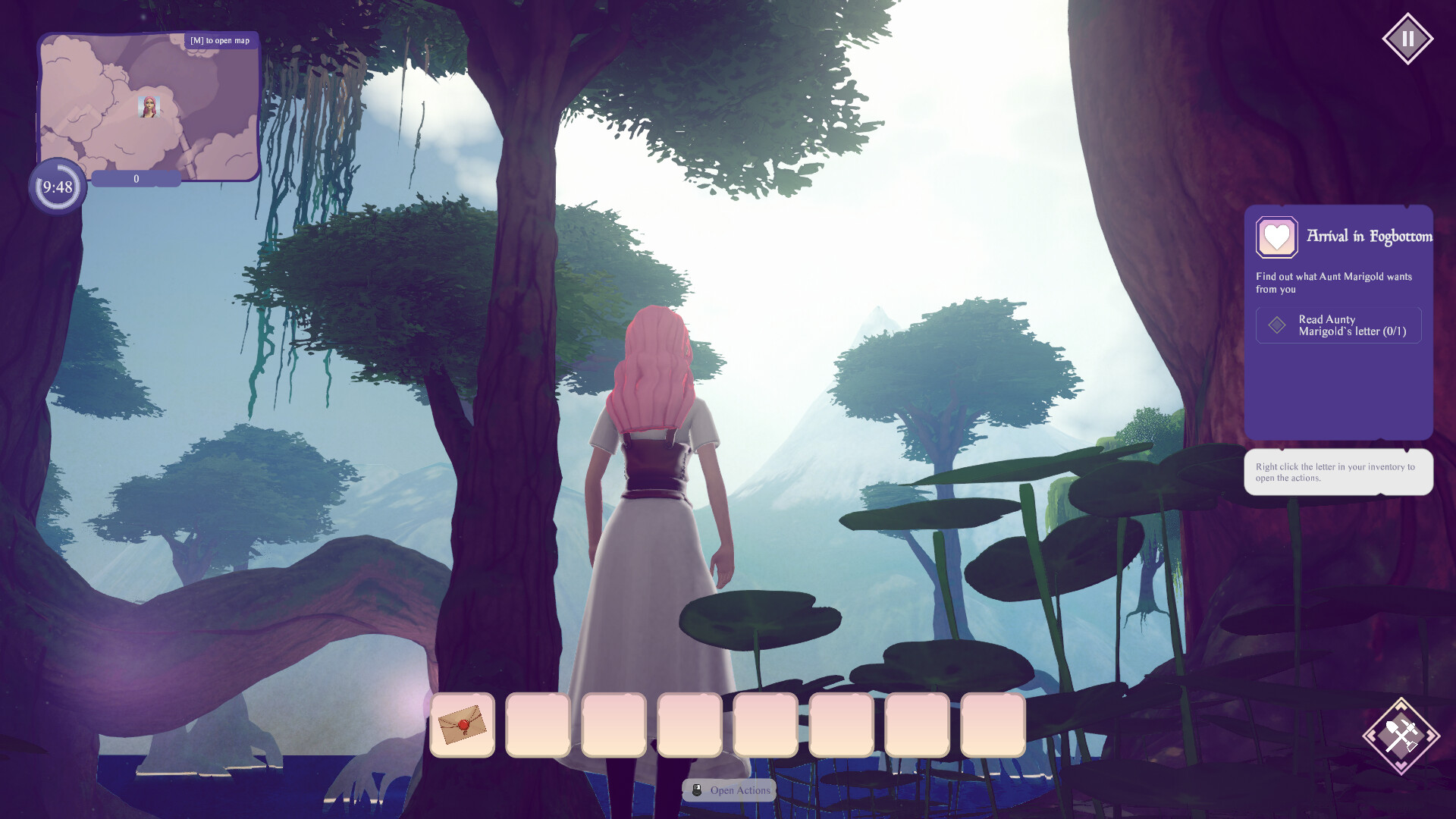Select the [M] to open map label

220,40
